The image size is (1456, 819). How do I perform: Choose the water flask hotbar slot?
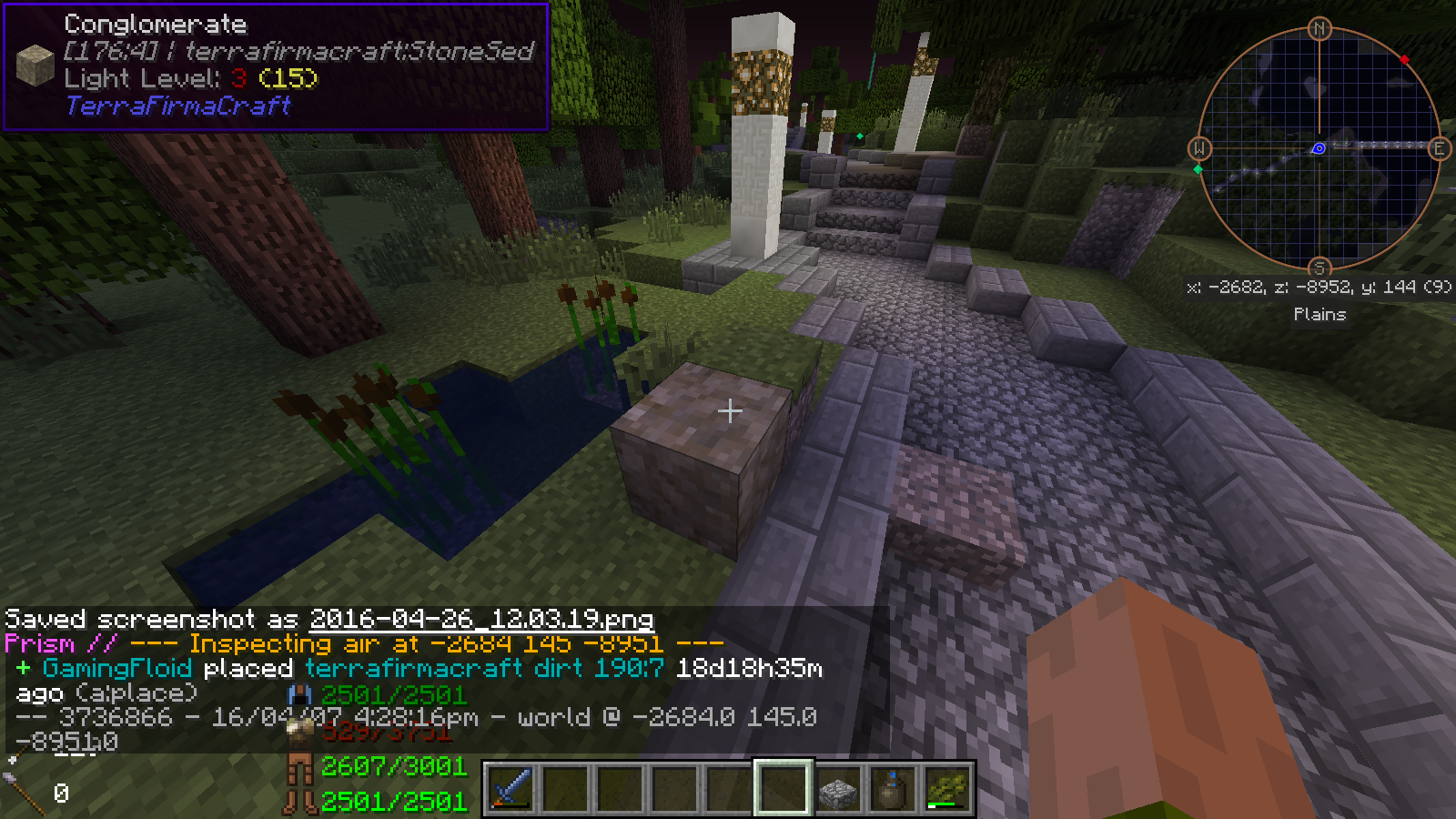(893, 789)
